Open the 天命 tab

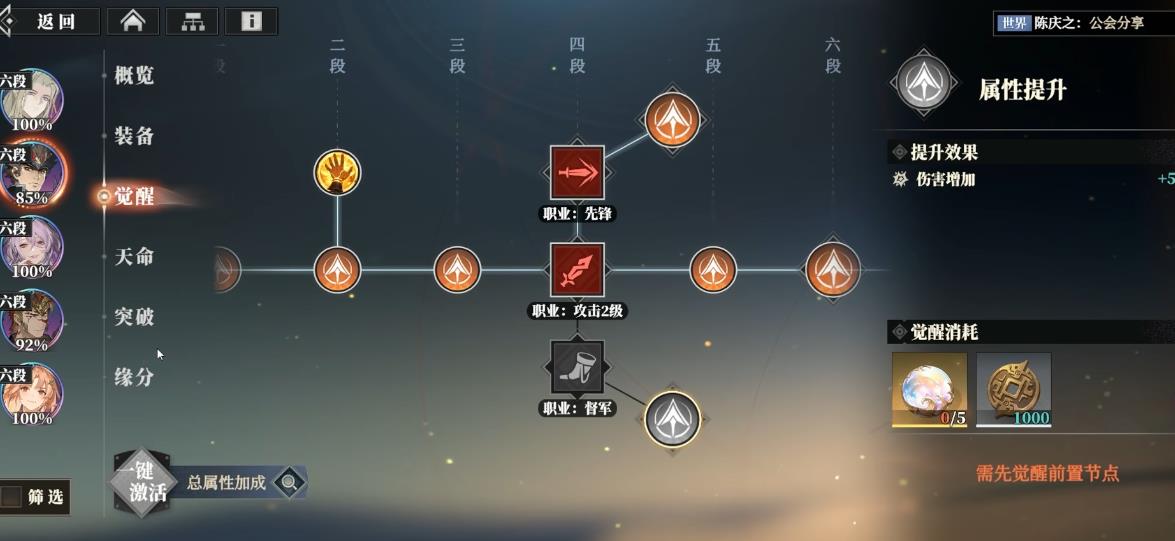[134, 257]
